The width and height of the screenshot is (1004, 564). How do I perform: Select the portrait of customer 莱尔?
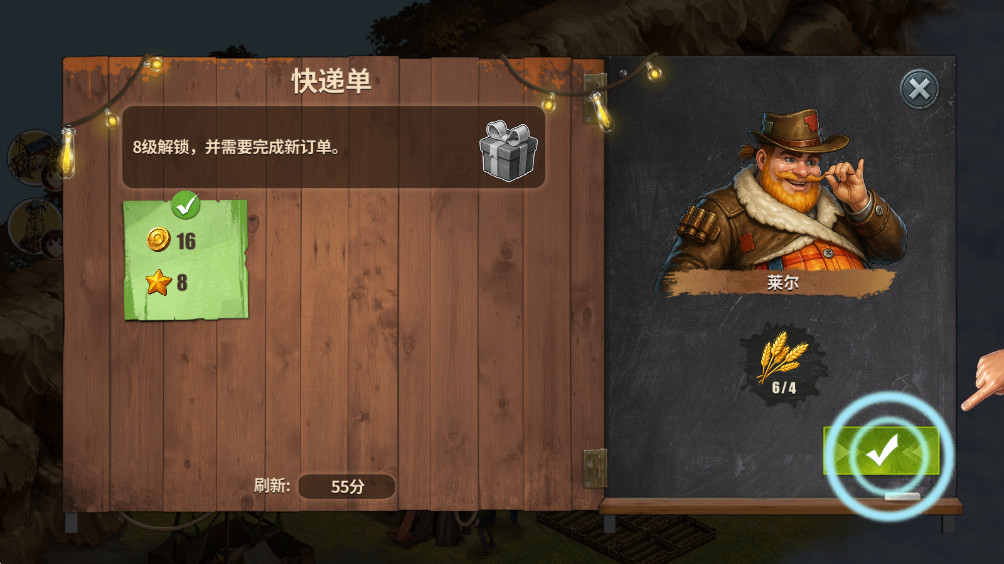pyautogui.click(x=781, y=188)
